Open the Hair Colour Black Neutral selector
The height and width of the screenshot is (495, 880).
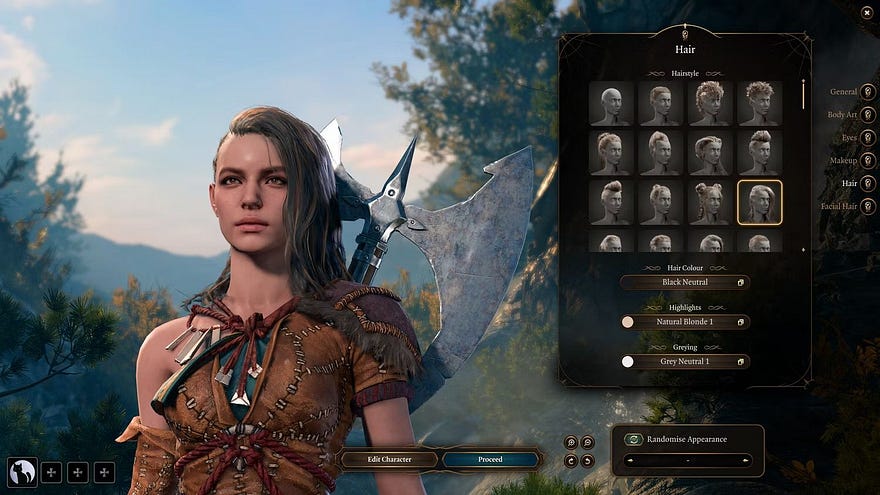pyautogui.click(x=684, y=283)
